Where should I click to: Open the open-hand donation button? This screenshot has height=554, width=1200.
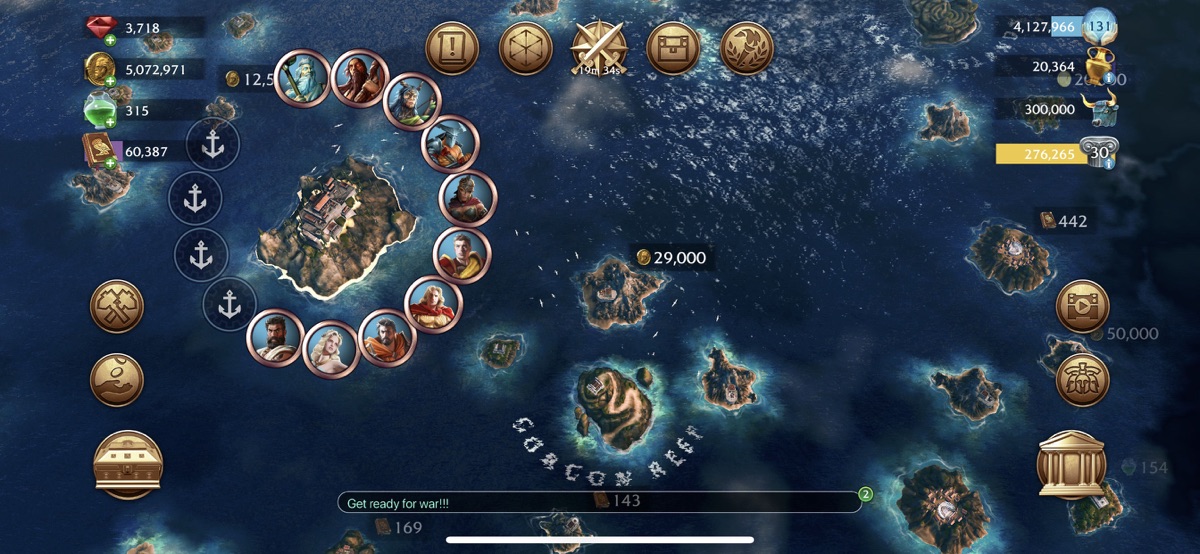click(x=117, y=380)
